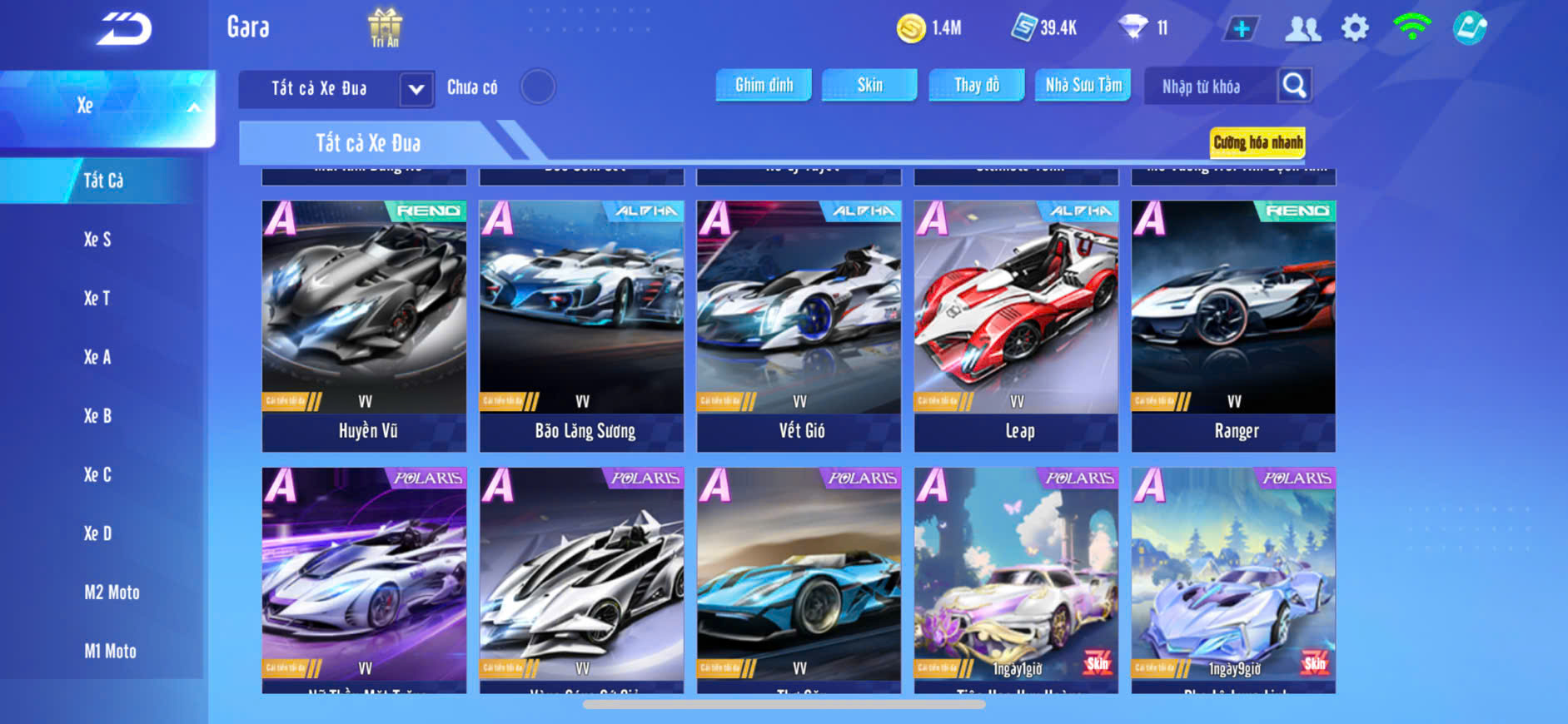Show the M2 Moto category
Image resolution: width=1568 pixels, height=724 pixels.
(112, 593)
